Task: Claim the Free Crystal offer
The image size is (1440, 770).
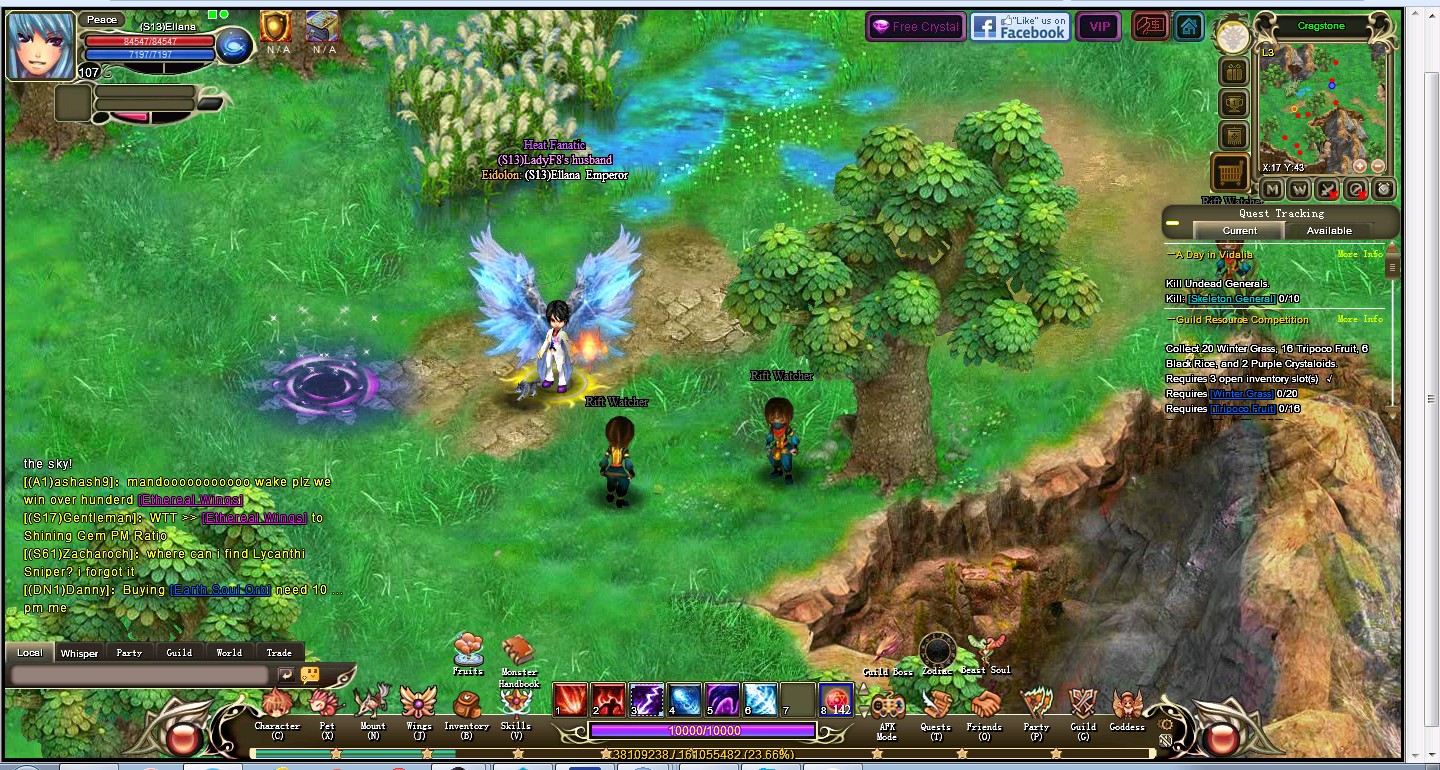Action: pyautogui.click(x=916, y=27)
